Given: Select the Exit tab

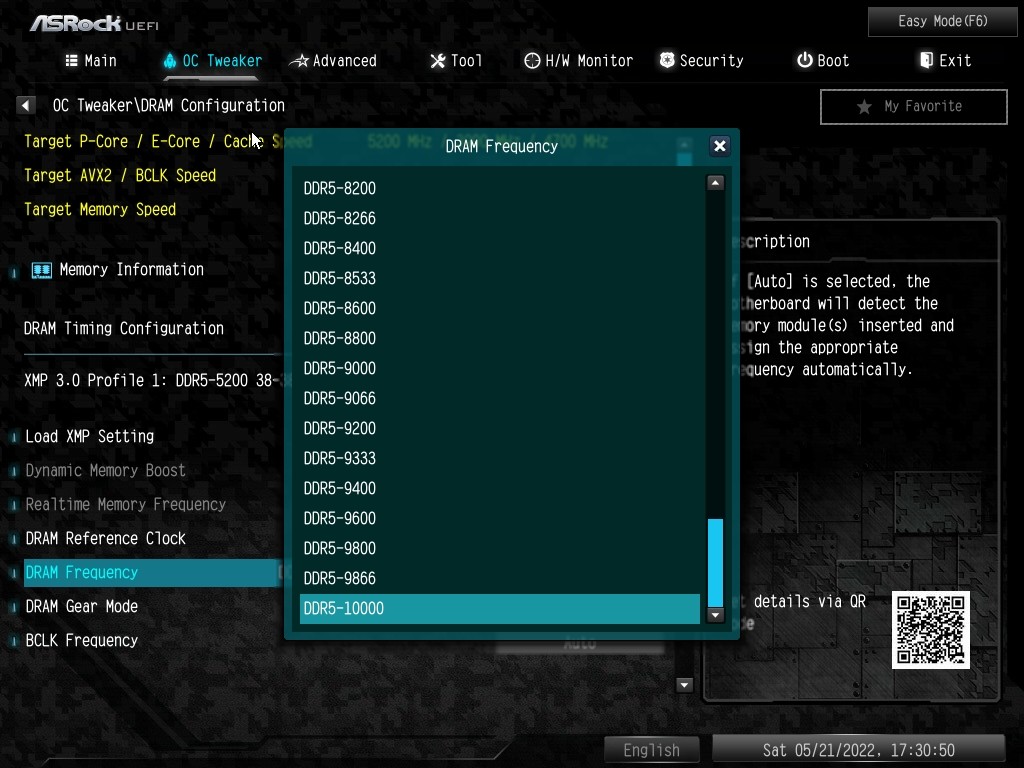Looking at the screenshot, I should (945, 61).
